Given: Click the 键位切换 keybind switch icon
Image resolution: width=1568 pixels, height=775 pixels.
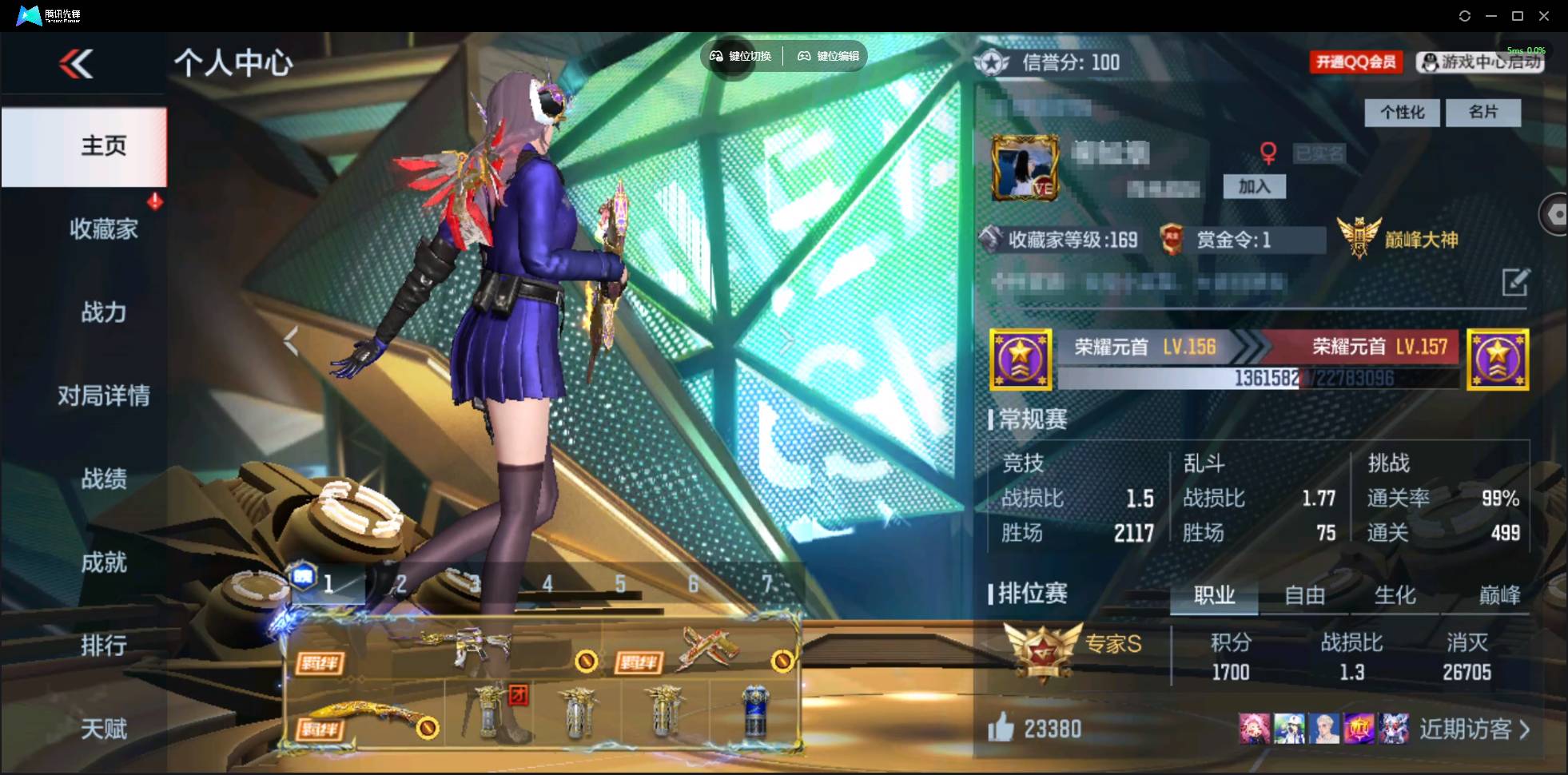Looking at the screenshot, I should (x=716, y=56).
